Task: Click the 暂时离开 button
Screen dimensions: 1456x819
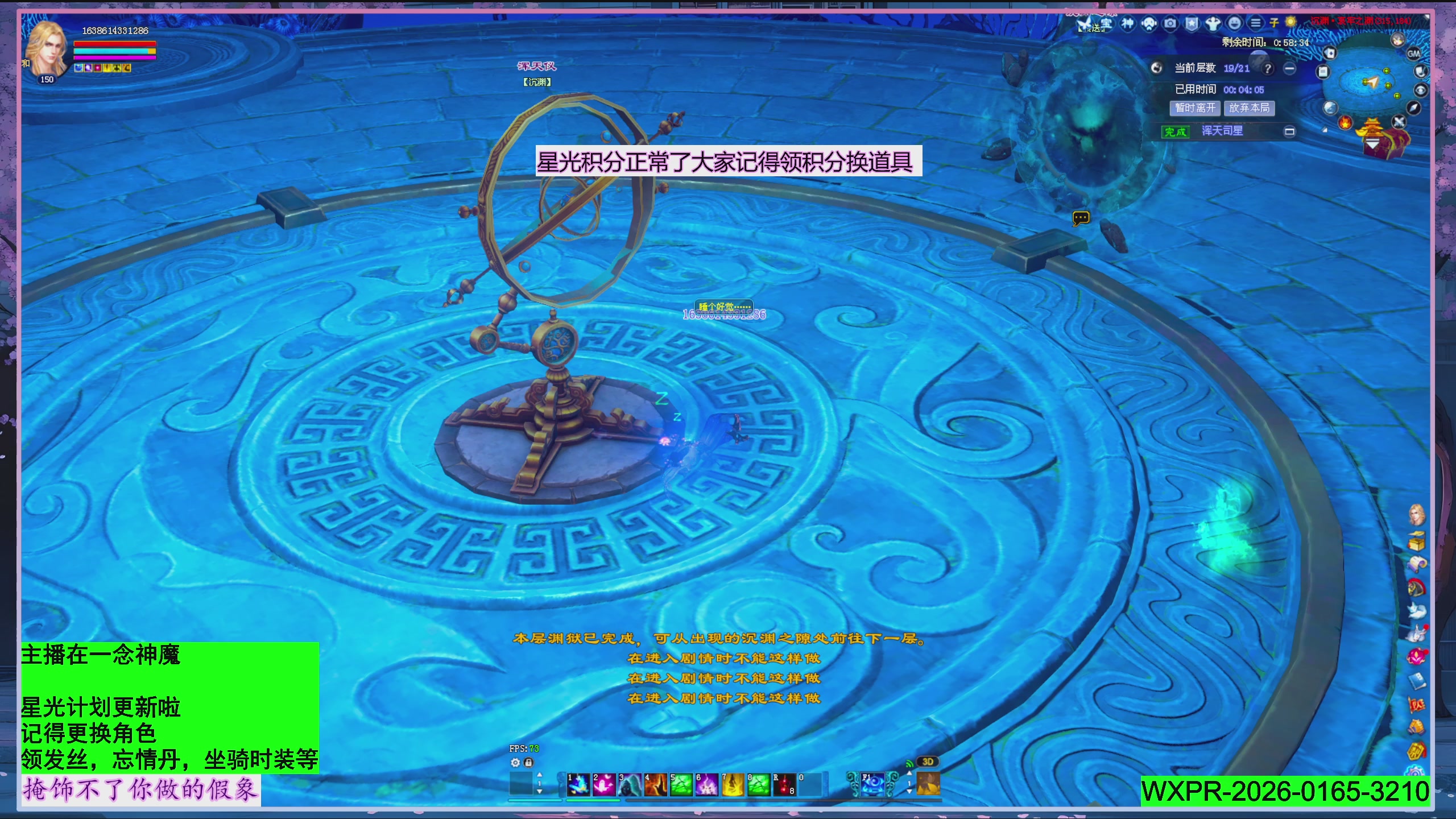Action: click(1196, 108)
